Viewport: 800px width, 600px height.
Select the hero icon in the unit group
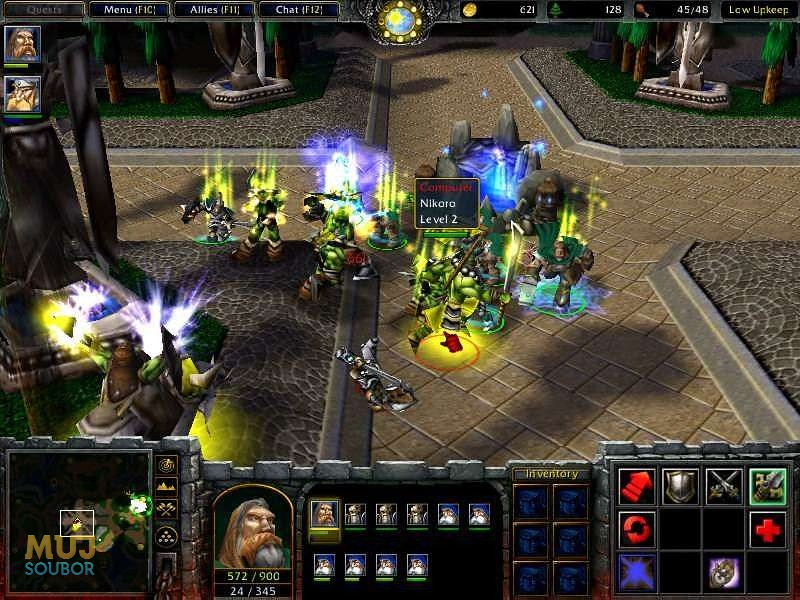coord(324,515)
